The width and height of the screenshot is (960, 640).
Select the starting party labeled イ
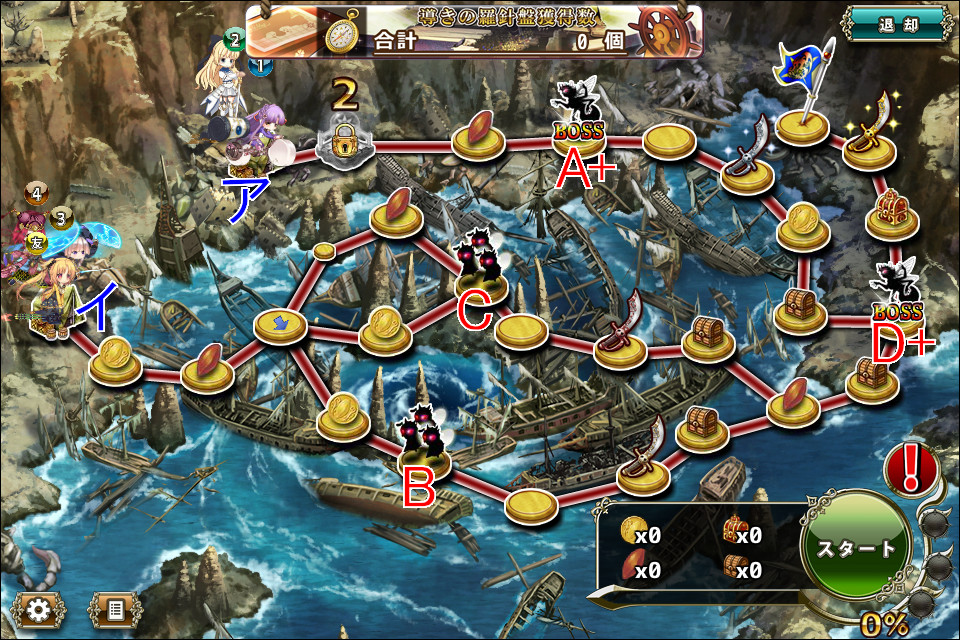coord(52,300)
